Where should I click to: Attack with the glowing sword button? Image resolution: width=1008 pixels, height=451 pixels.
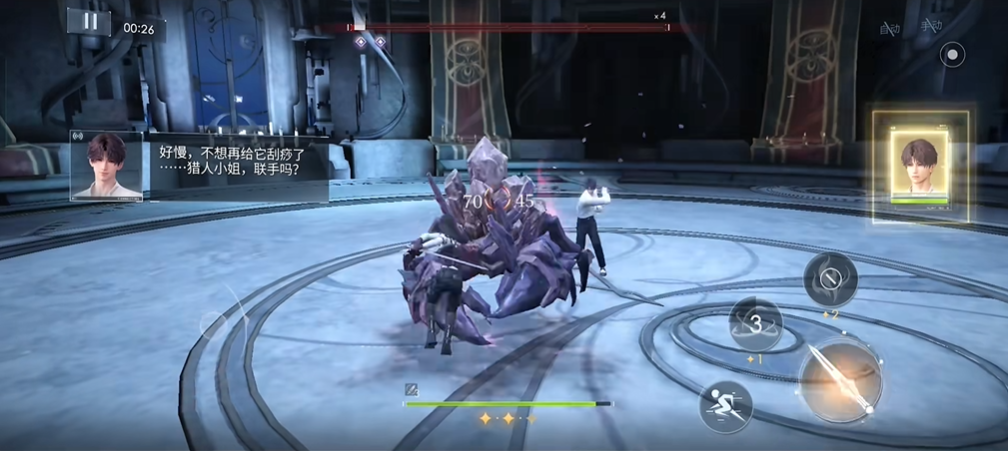[x=840, y=380]
